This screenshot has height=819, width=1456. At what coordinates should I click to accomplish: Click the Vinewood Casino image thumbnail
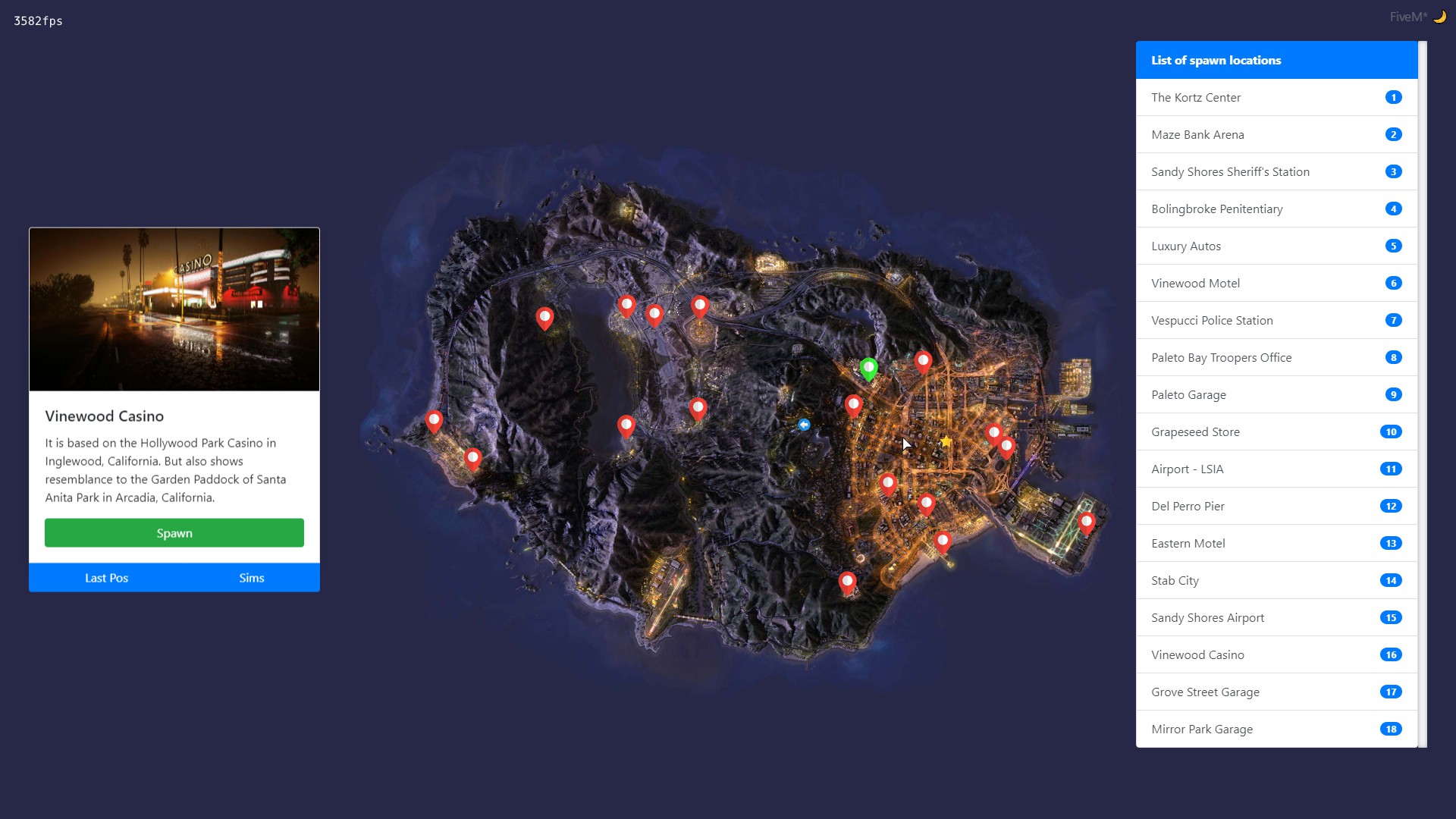(x=174, y=309)
